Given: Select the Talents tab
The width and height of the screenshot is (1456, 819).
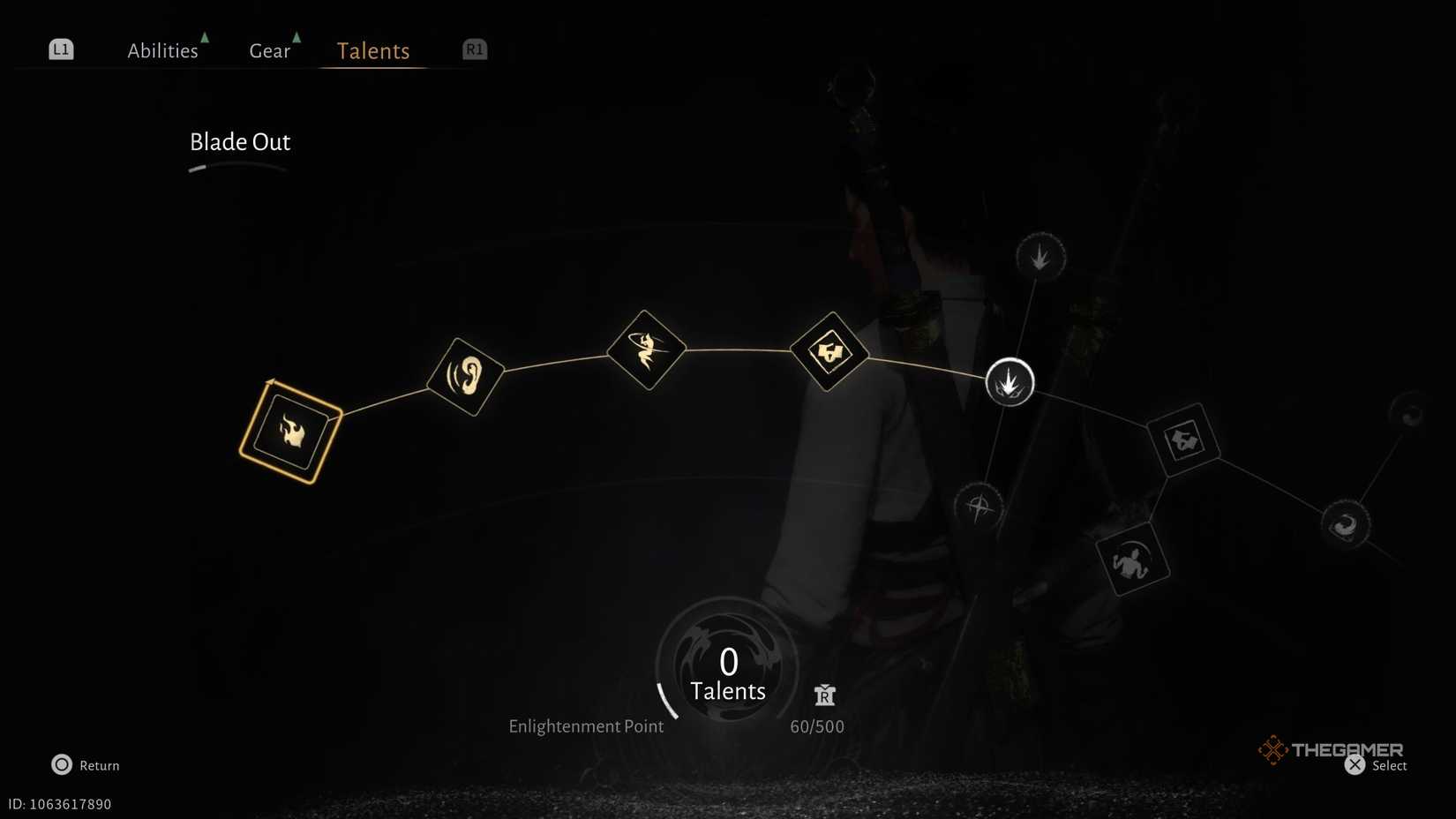Looking at the screenshot, I should pyautogui.click(x=372, y=50).
